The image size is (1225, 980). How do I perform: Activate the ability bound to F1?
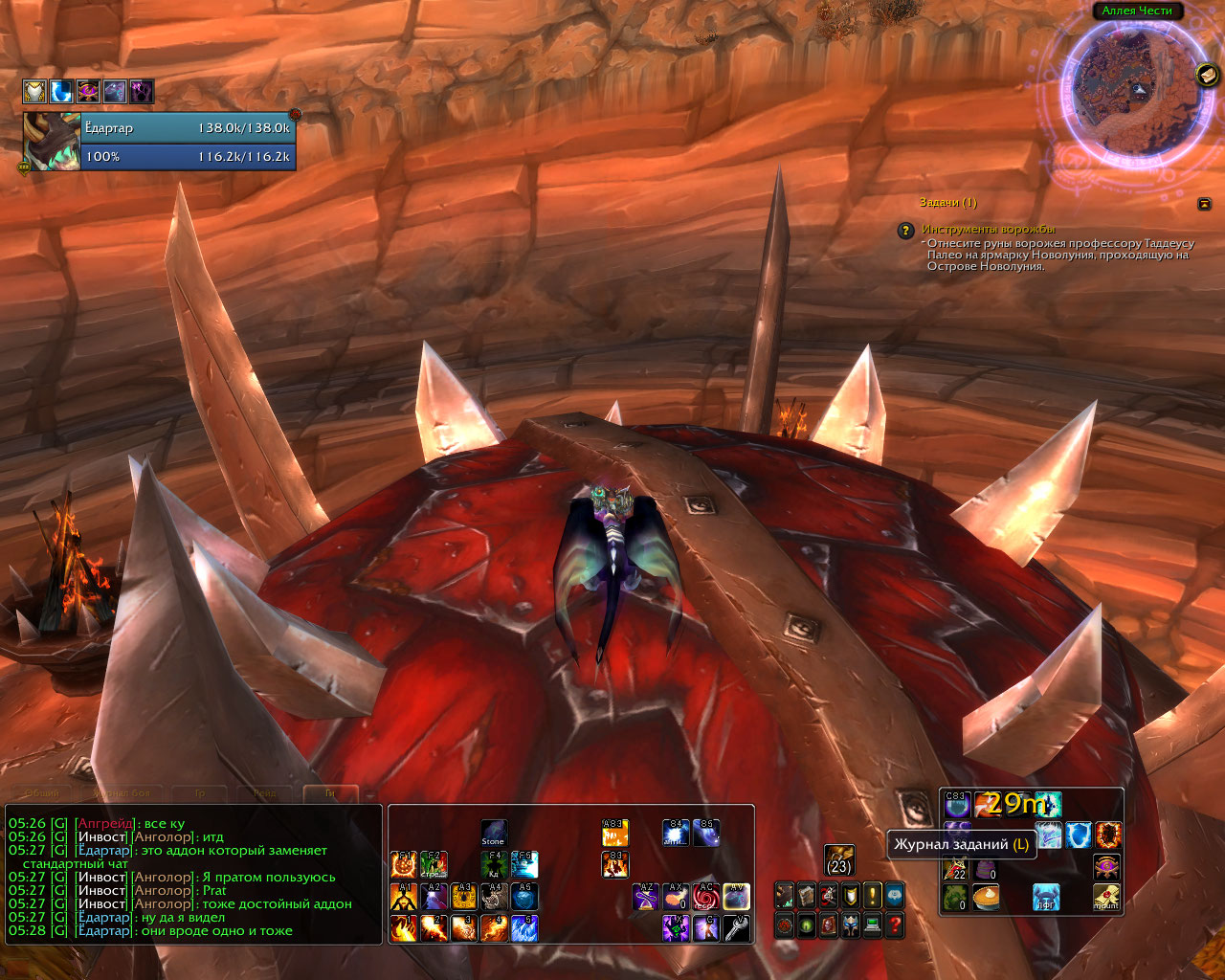tap(404, 864)
